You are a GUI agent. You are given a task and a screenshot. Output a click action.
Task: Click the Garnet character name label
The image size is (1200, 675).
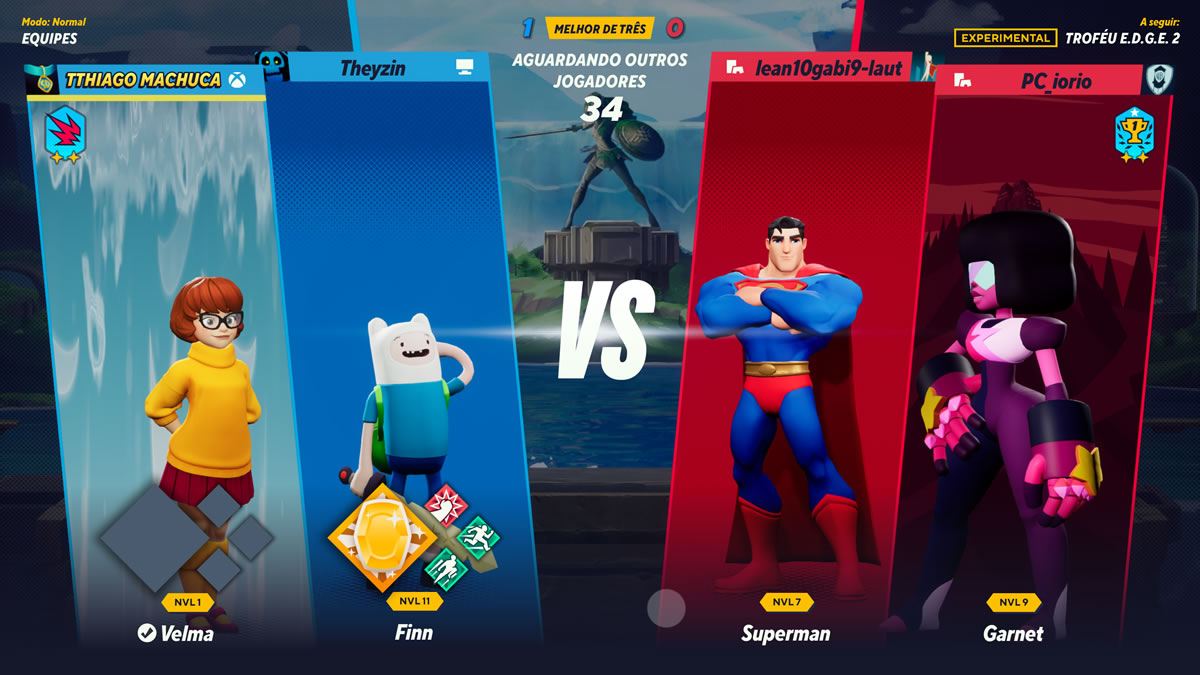coord(1013,633)
